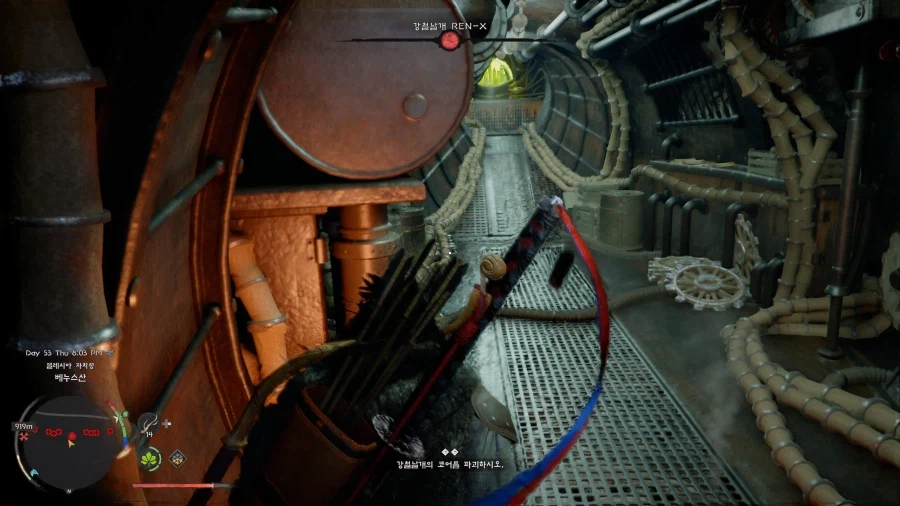Click the diamond-shaped snowflake ability icon
Screen dimensions: 900x506
point(177,459)
